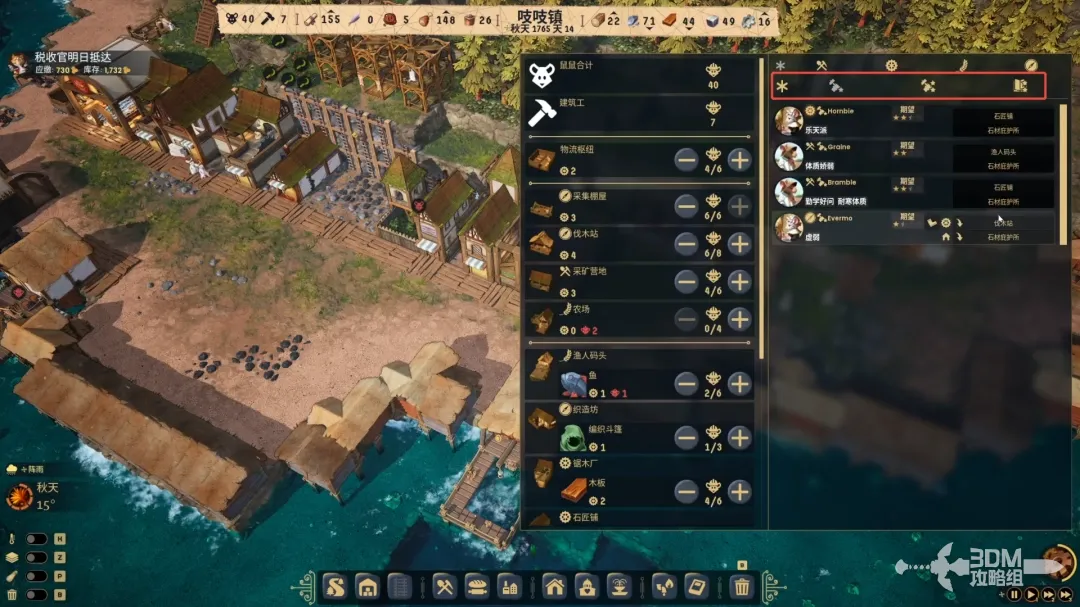Pause the game speed
This screenshot has width=1080, height=607.
(x=1014, y=594)
